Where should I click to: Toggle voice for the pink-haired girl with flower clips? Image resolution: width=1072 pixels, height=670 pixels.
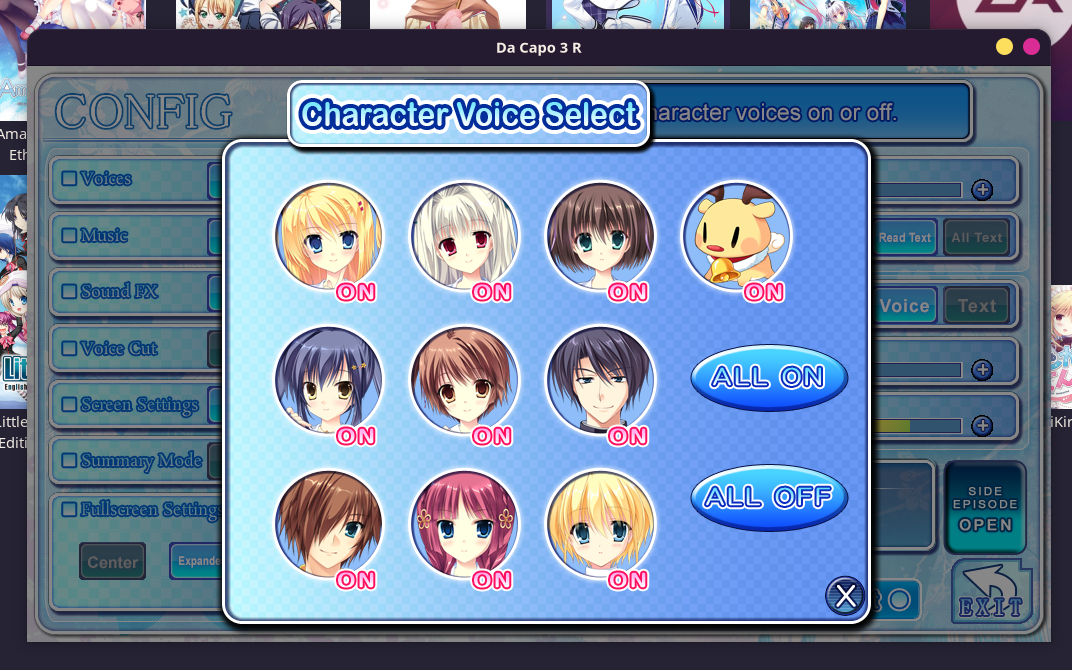click(465, 525)
